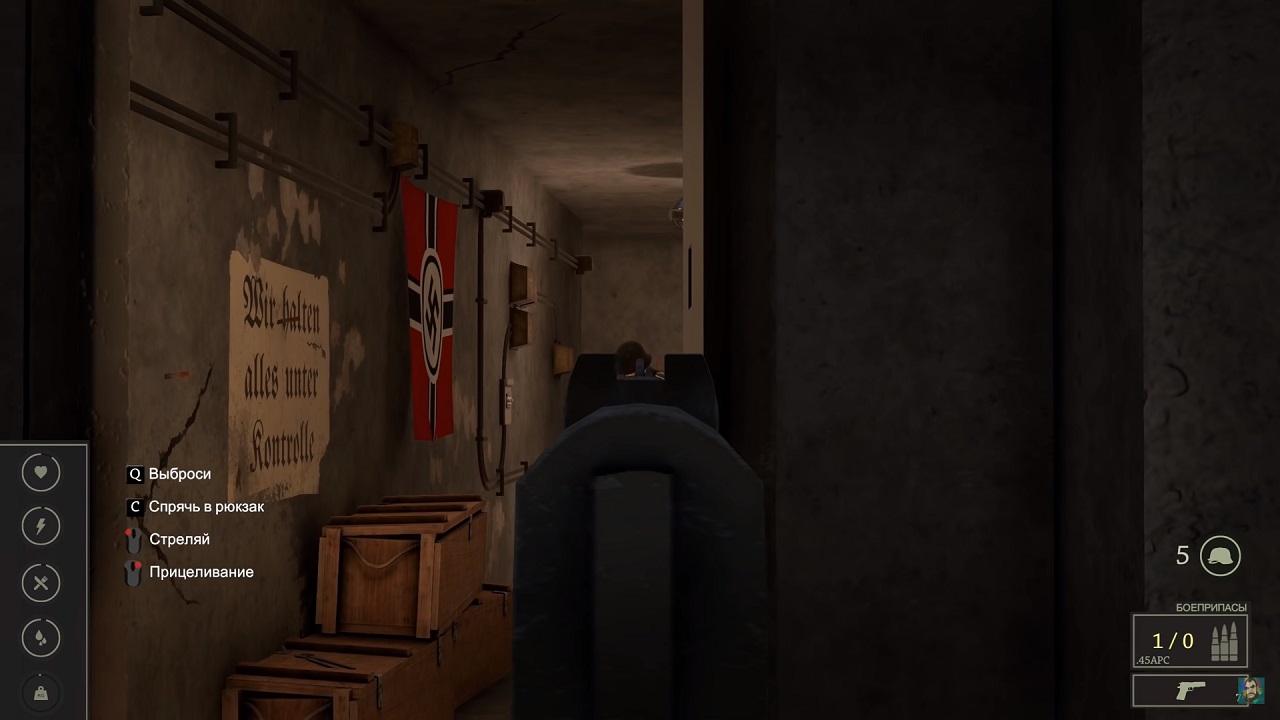Screen dimensions: 1280x720
Task: Click the helmet enemy counter icon
Action: (x=1219, y=556)
